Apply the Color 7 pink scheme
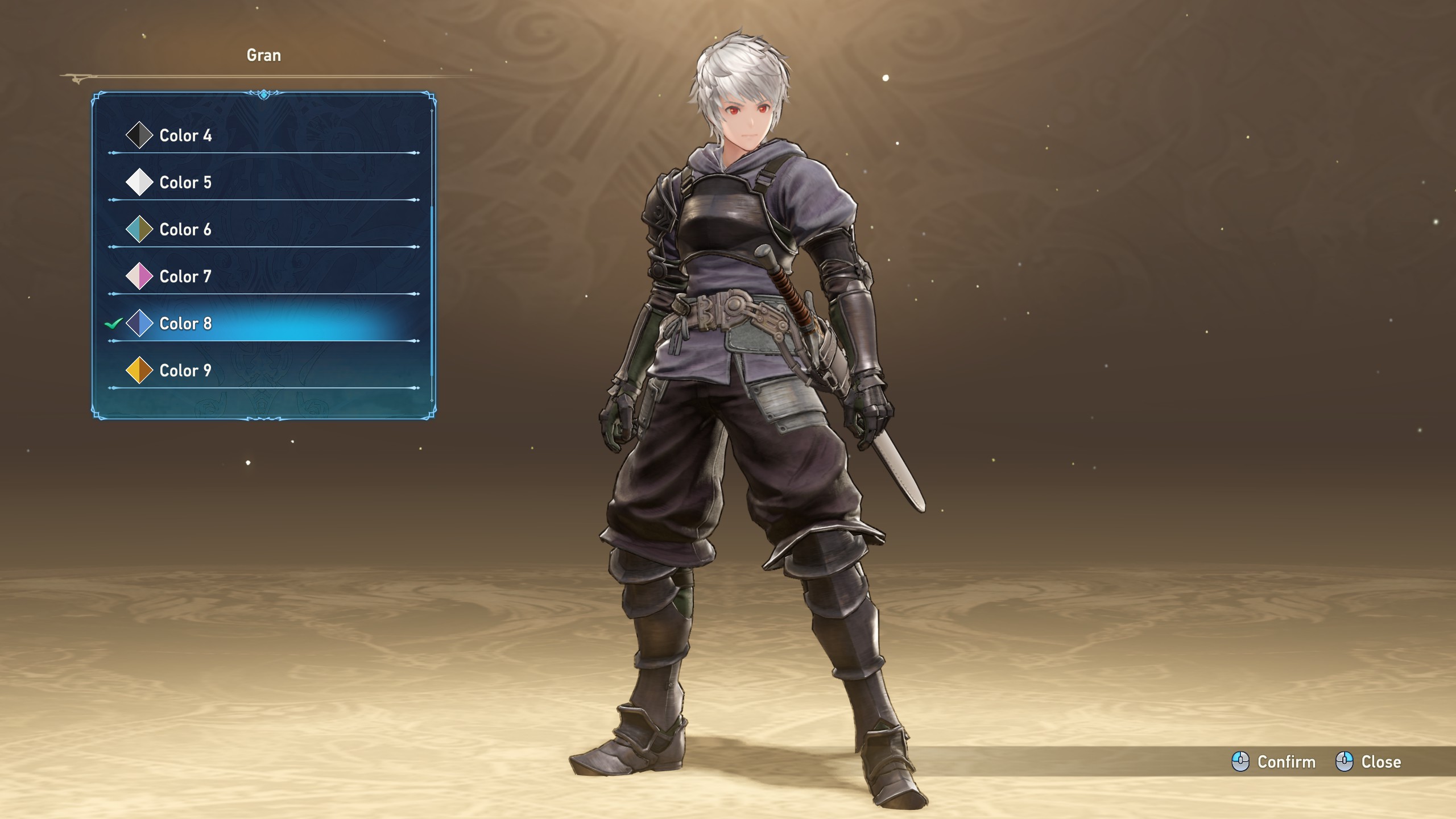This screenshot has height=819, width=1456. (x=185, y=277)
